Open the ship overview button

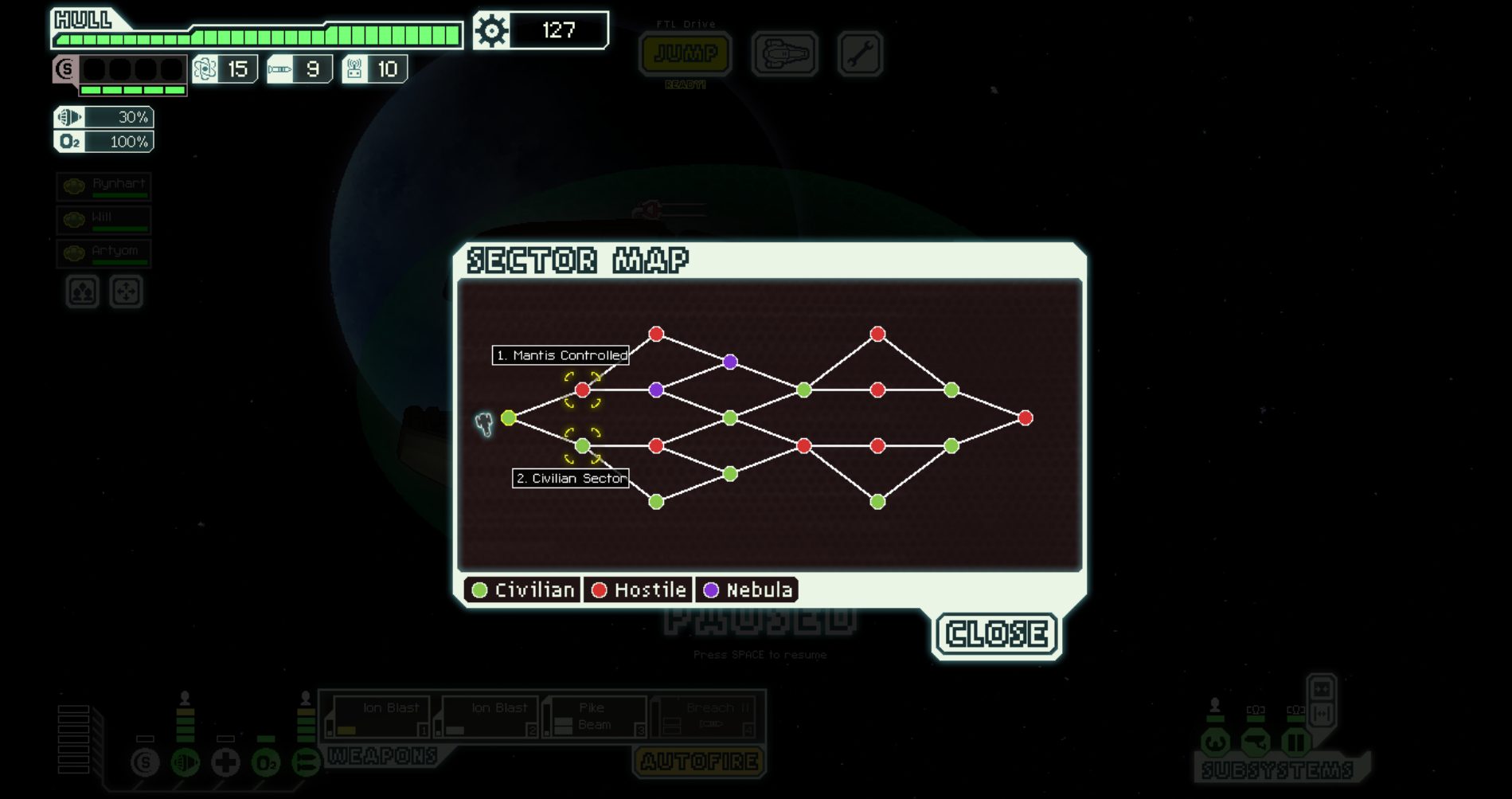[x=784, y=54]
